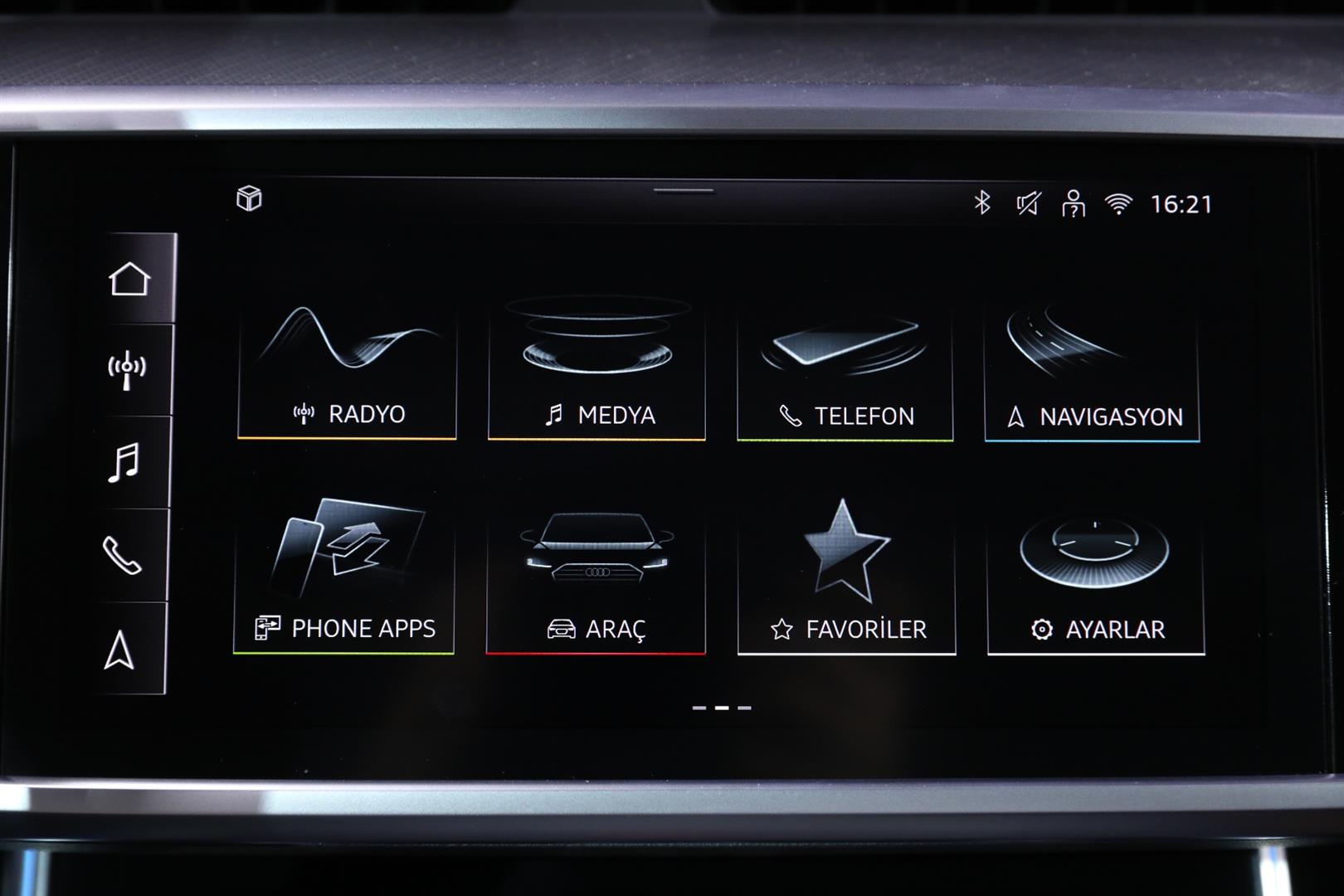The width and height of the screenshot is (1344, 896).
Task: Select the radio antenna sidebar shortcut
Action: pos(127,370)
